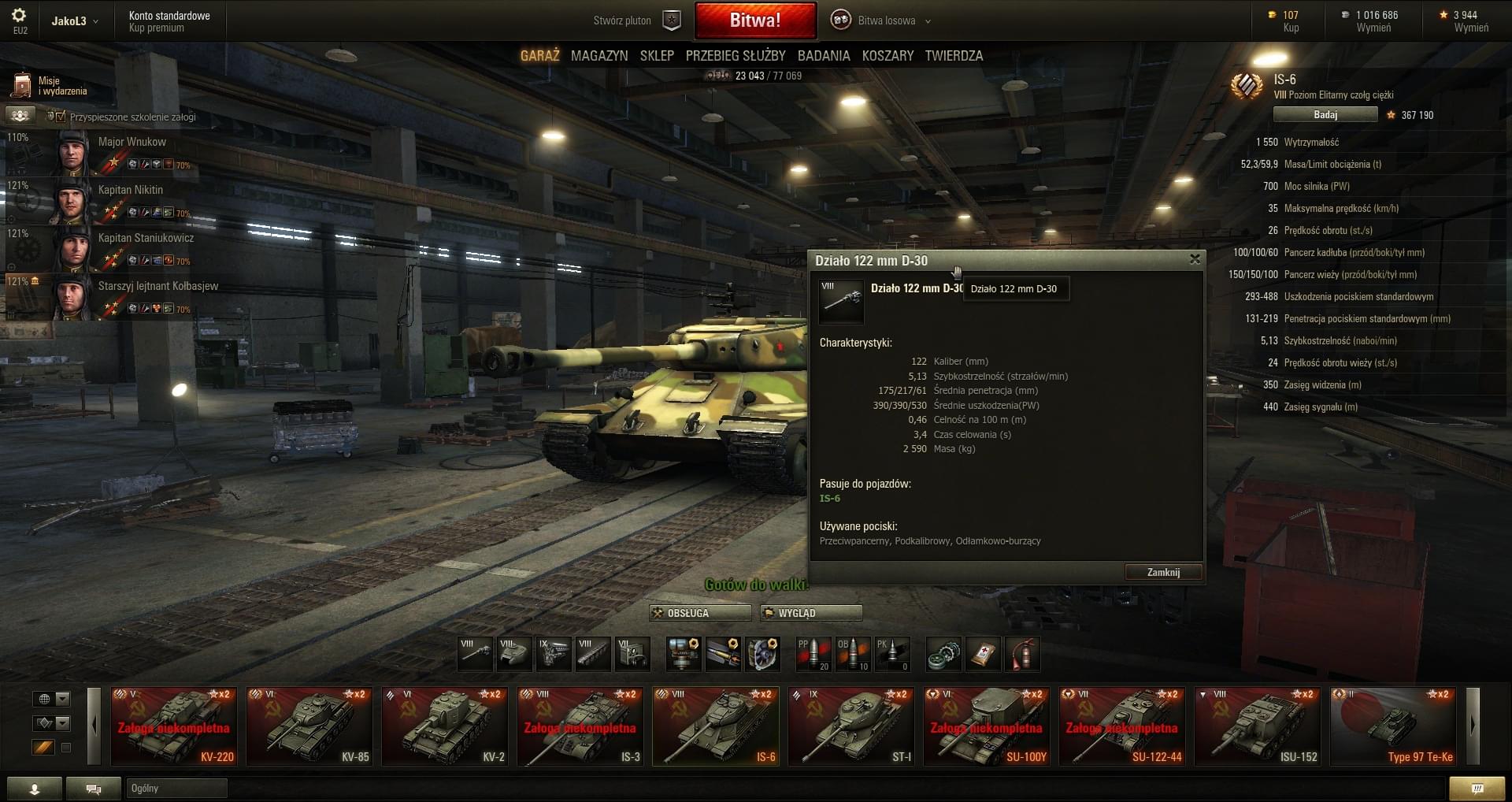This screenshot has height=802, width=1512.
Task: Open the Obsługa service menu
Action: coord(699,613)
